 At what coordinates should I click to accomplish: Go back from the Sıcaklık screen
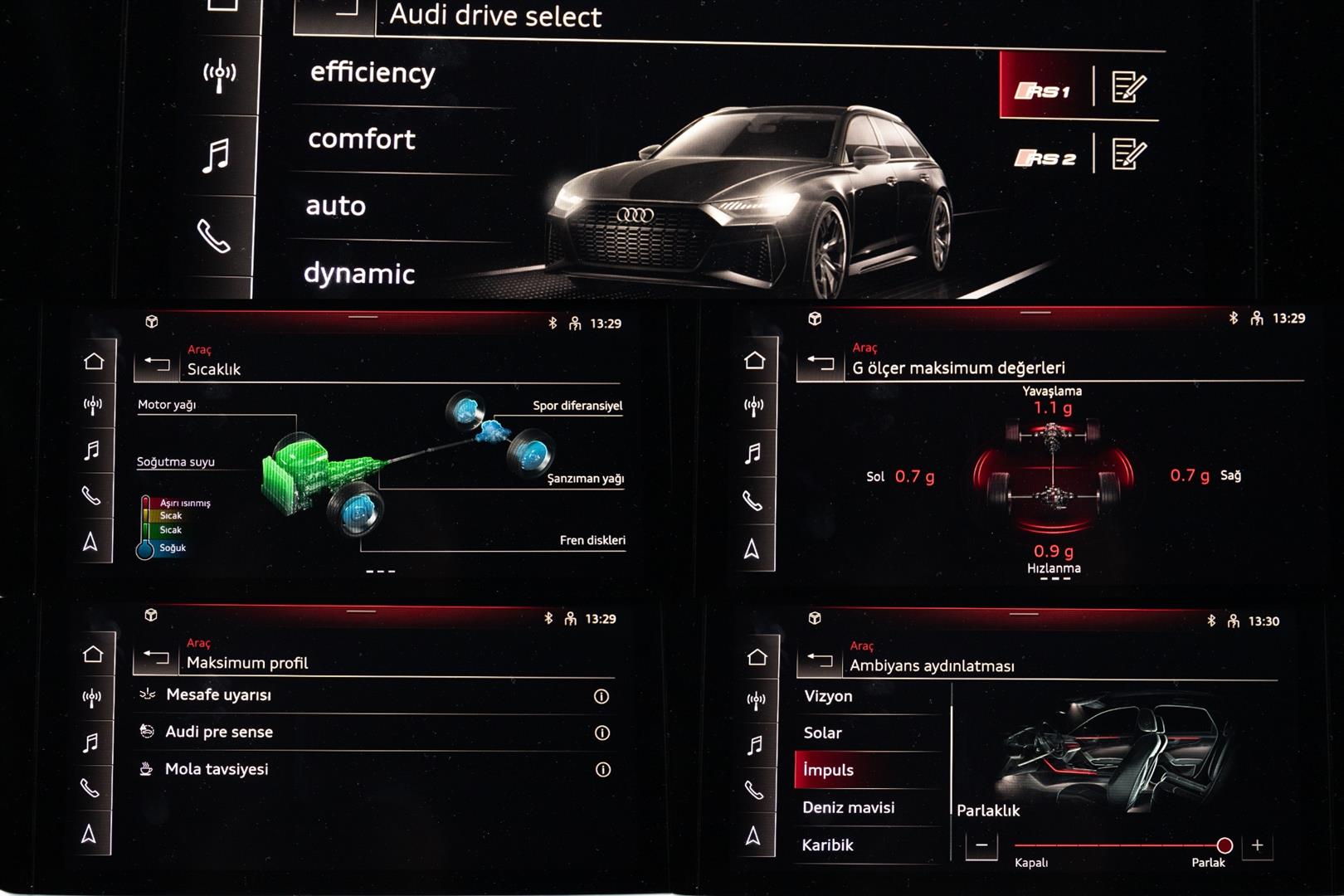157,365
